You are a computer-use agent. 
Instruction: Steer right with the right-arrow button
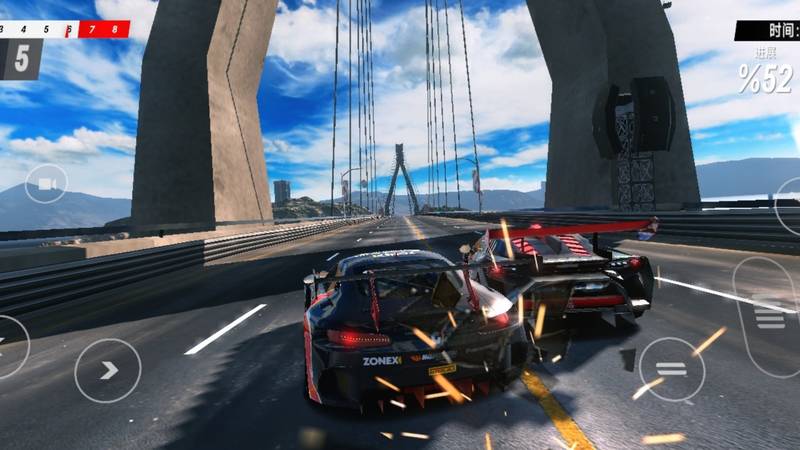[x=108, y=370]
